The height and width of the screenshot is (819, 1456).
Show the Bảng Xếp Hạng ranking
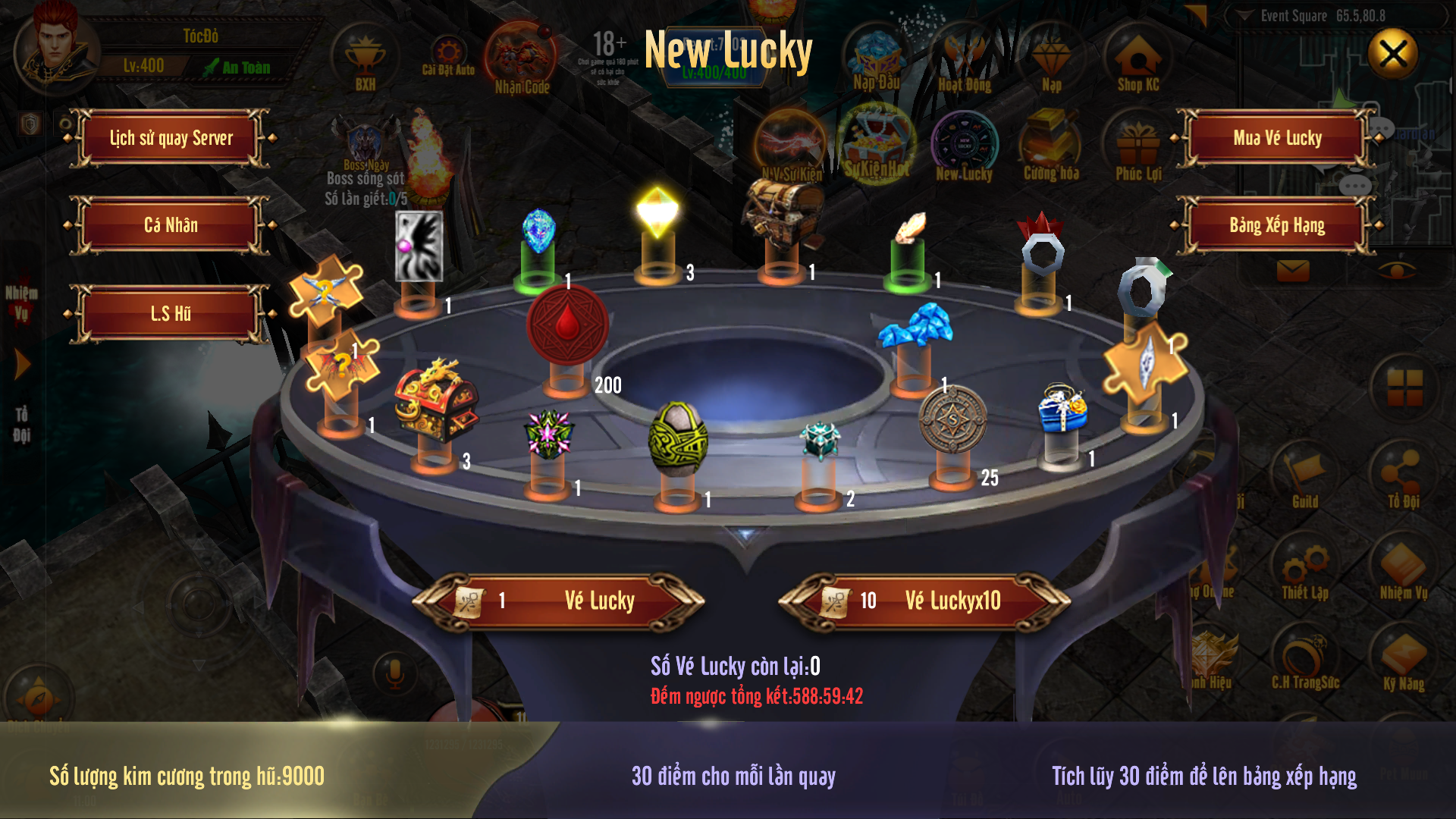1277,225
